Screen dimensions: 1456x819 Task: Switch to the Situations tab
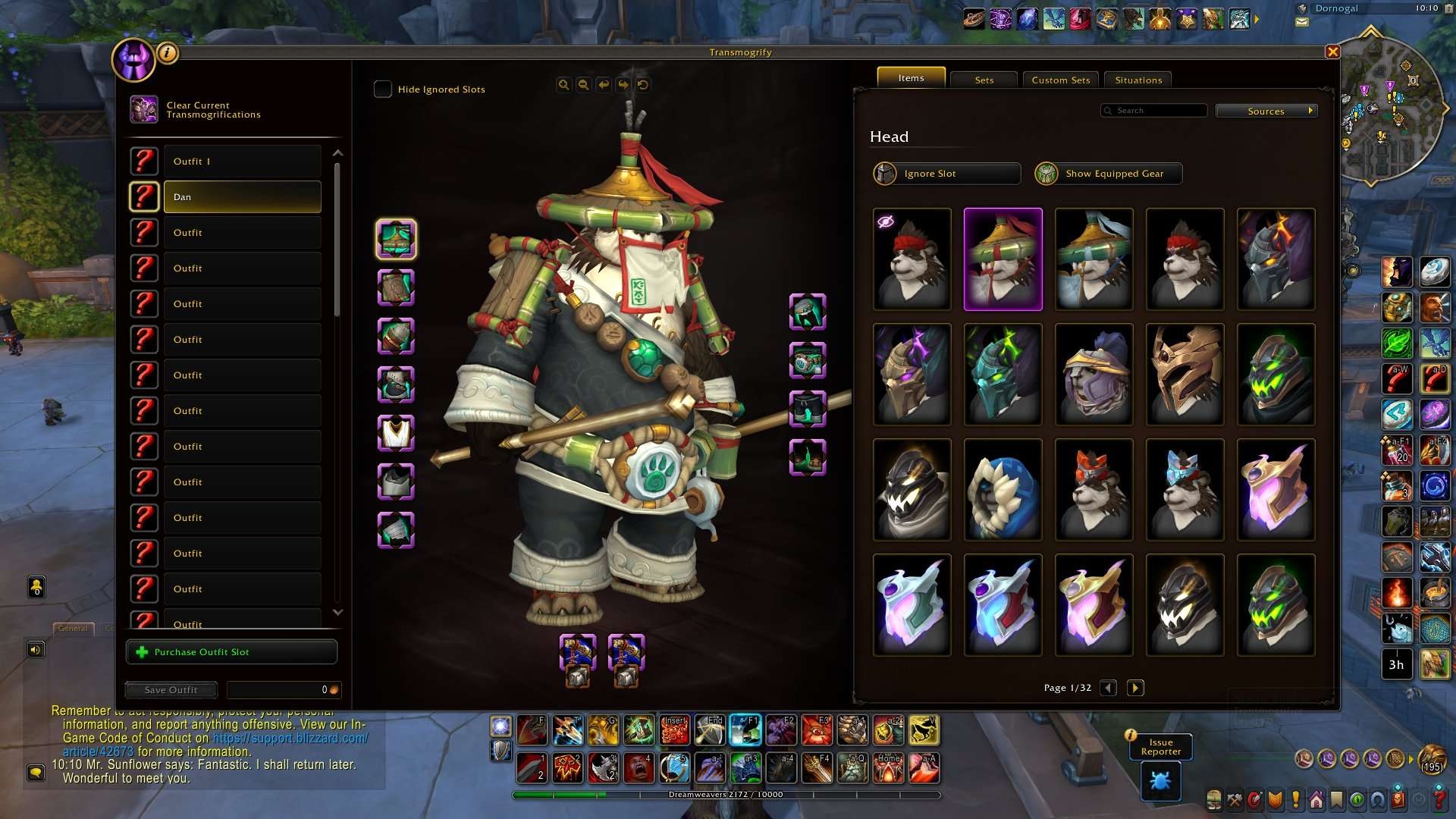pyautogui.click(x=1137, y=80)
